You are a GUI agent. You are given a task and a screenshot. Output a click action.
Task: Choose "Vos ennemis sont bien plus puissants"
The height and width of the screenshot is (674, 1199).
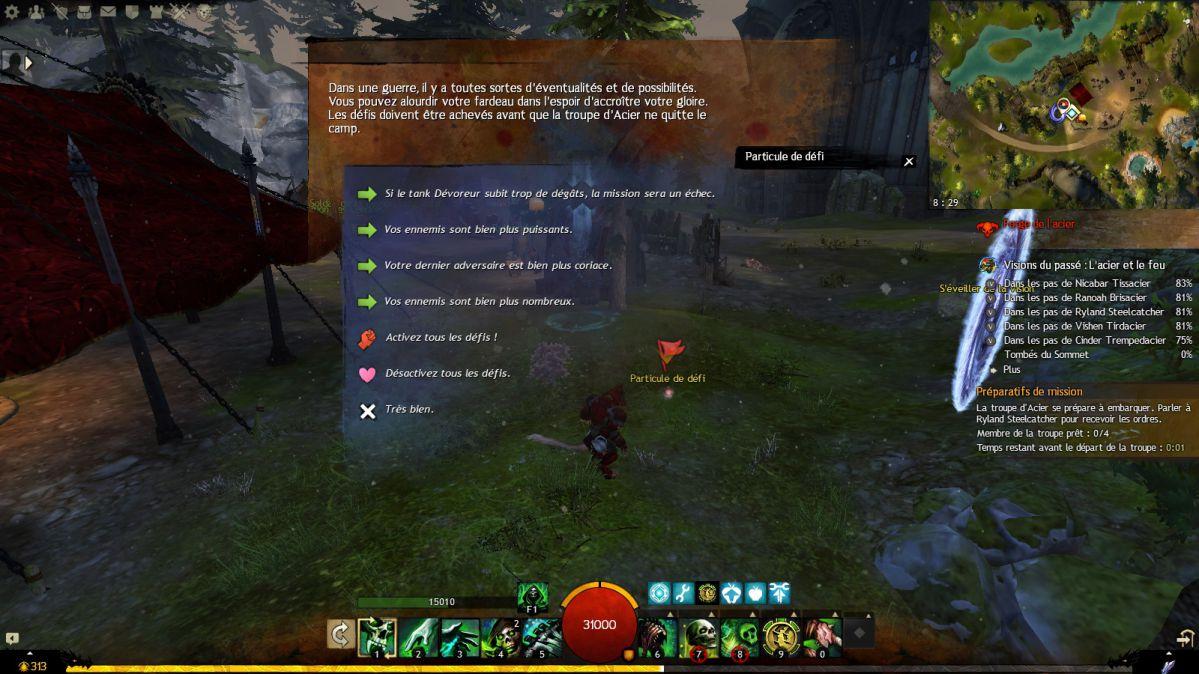pos(478,229)
